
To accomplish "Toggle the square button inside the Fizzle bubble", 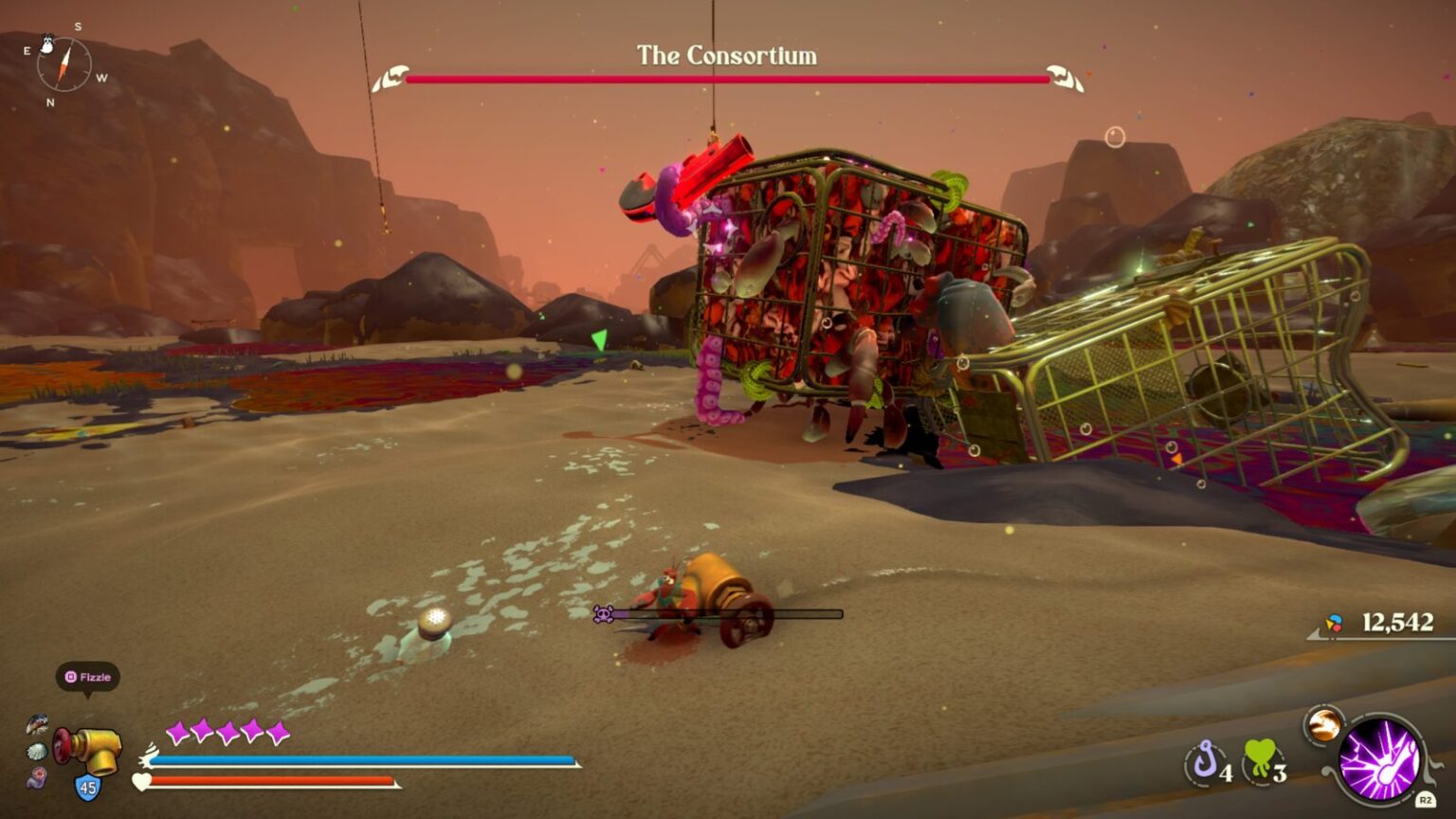I will click(x=70, y=677).
